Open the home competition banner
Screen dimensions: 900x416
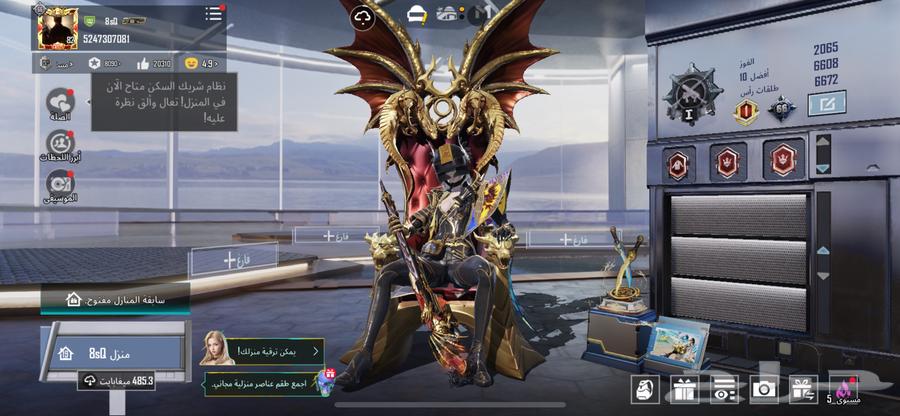[114, 299]
